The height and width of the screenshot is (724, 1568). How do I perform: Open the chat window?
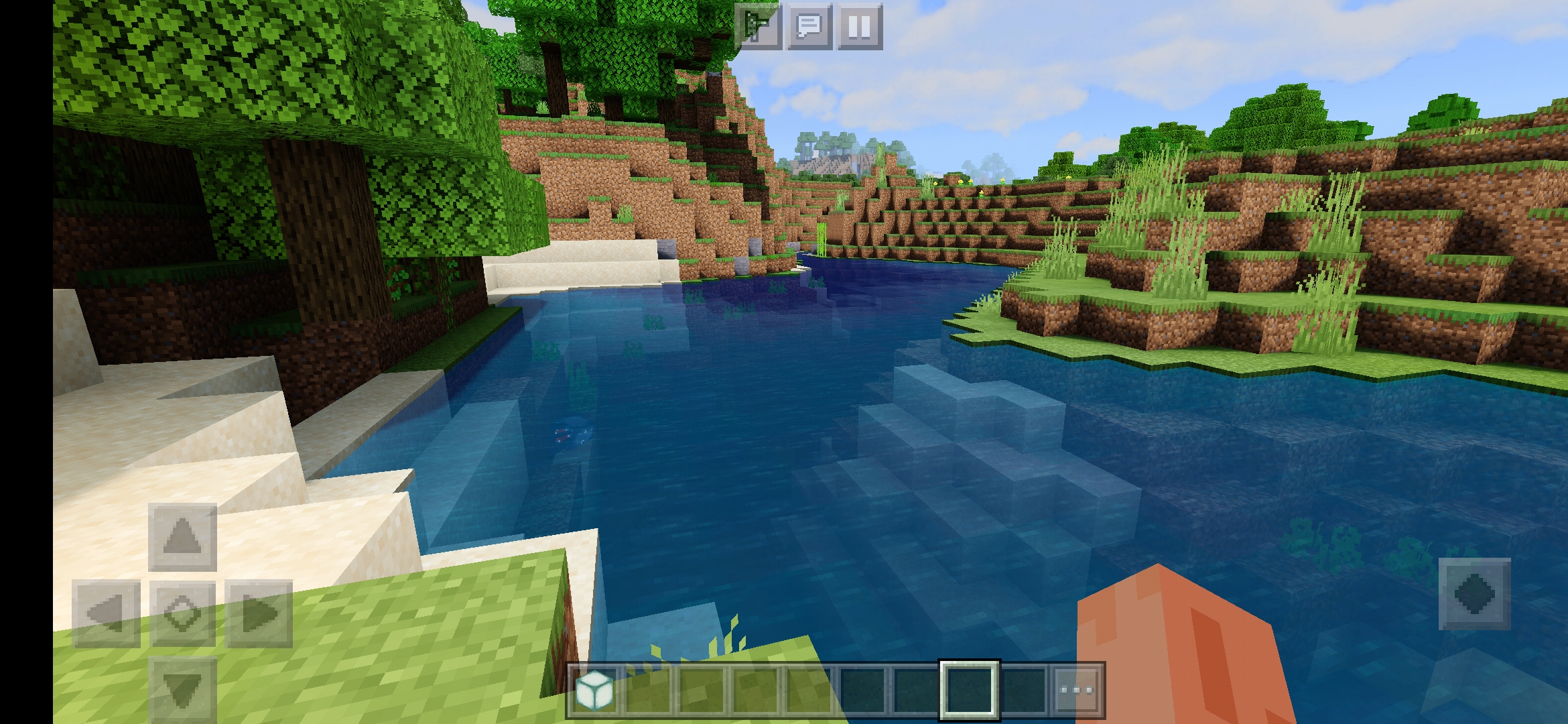pos(809,27)
